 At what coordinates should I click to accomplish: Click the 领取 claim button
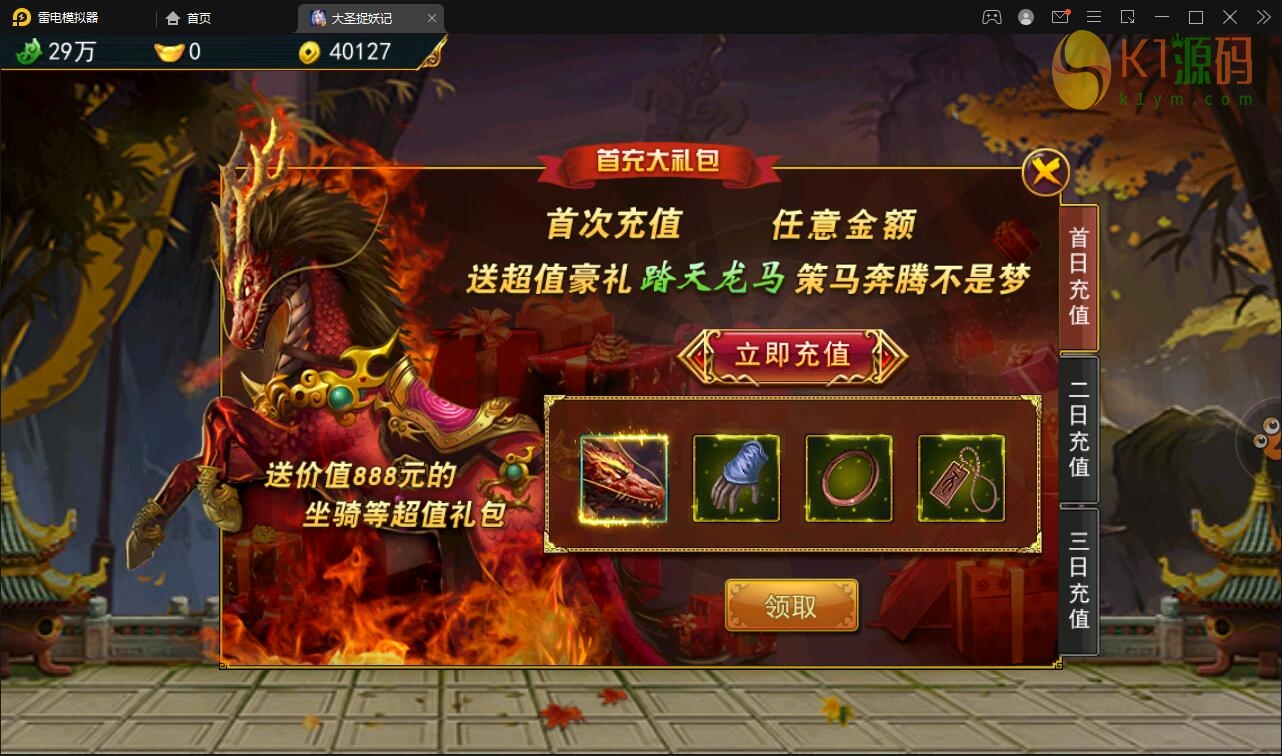coord(791,605)
